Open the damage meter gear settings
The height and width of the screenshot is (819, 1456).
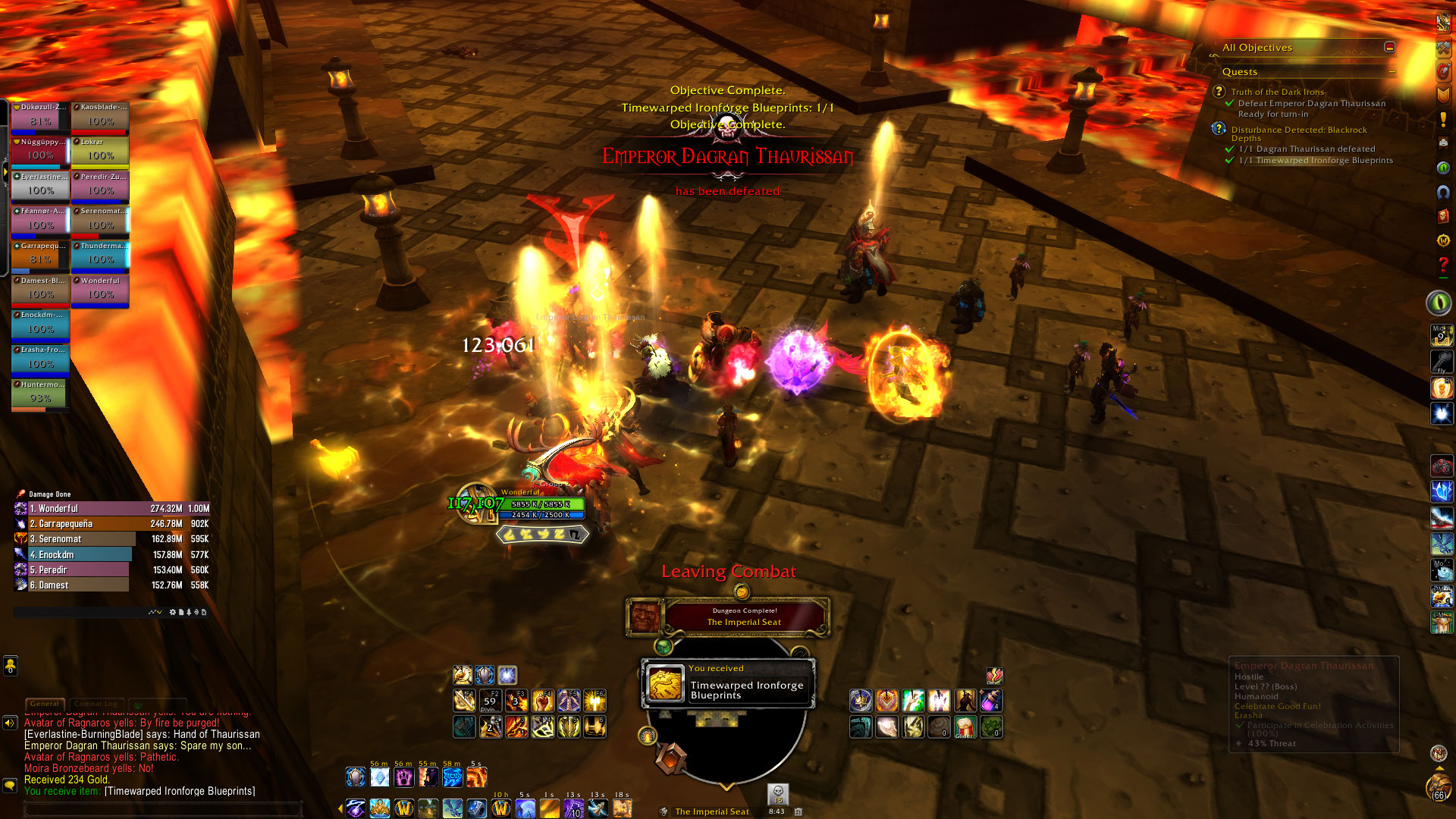click(173, 612)
